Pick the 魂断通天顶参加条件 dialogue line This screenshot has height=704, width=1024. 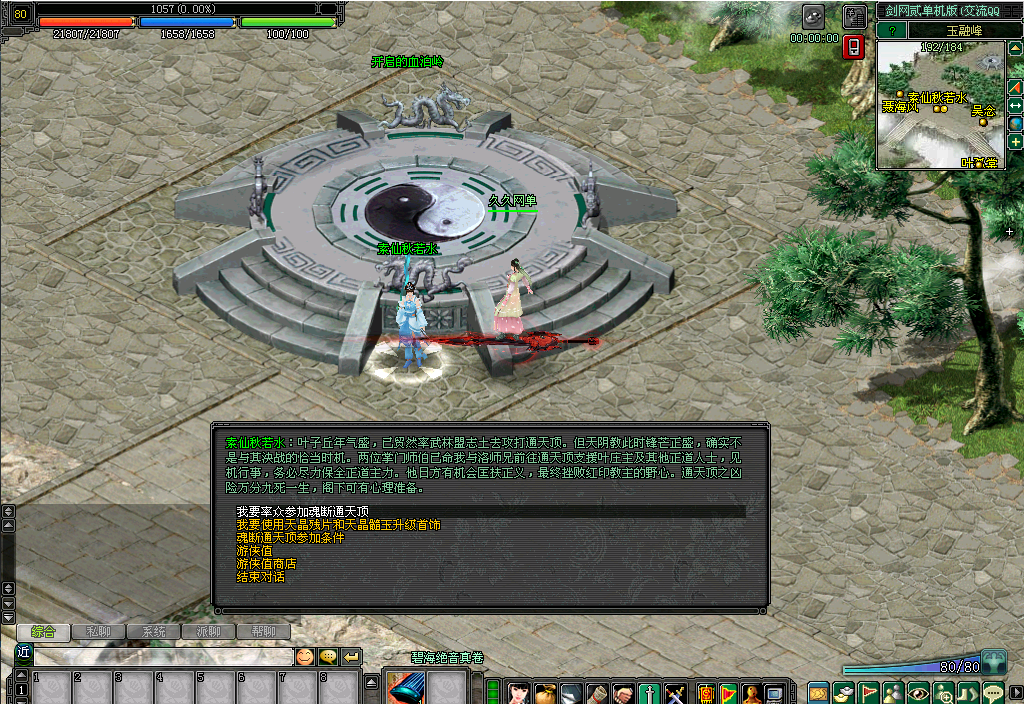(x=290, y=537)
